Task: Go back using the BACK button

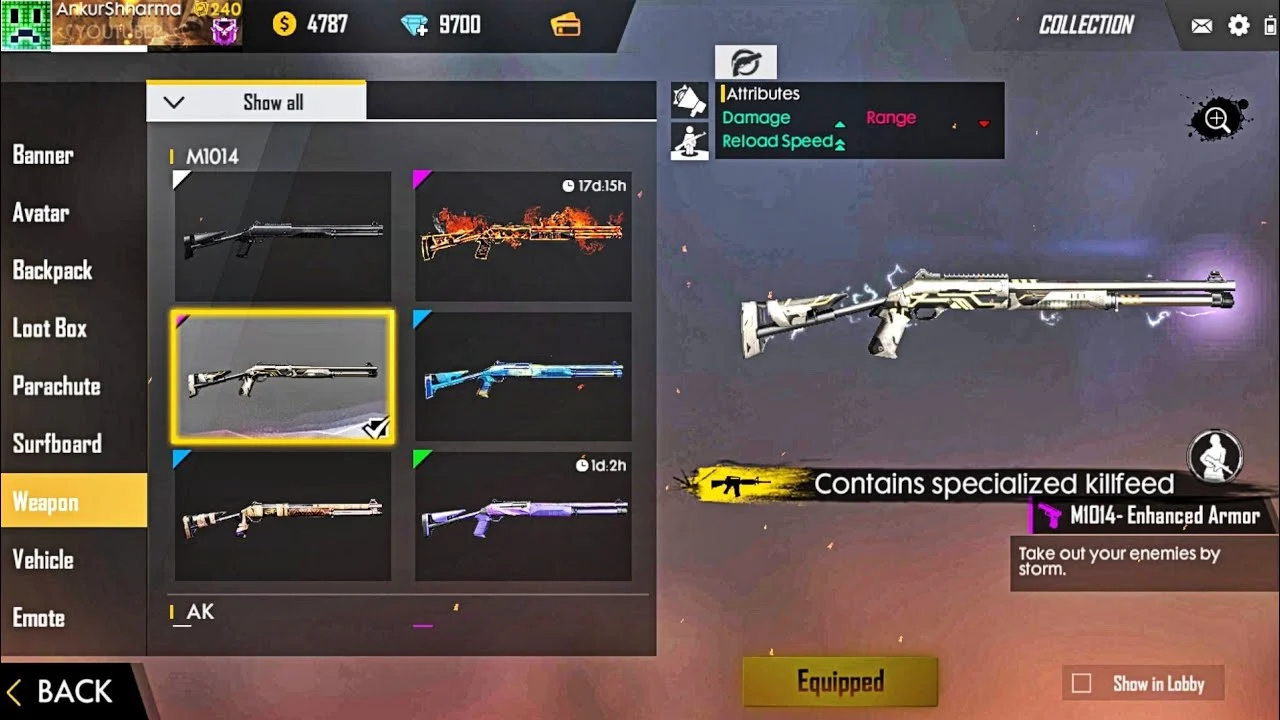Action: [x=62, y=692]
